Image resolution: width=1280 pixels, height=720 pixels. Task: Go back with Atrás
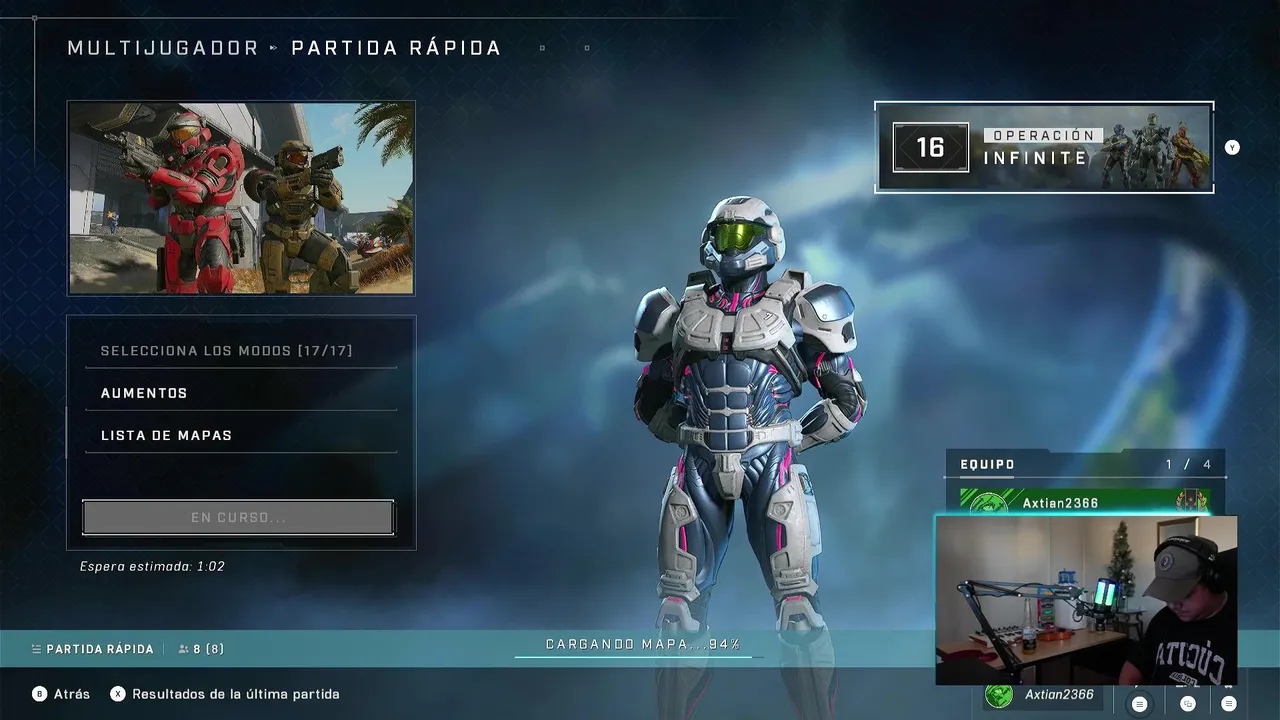click(x=62, y=694)
